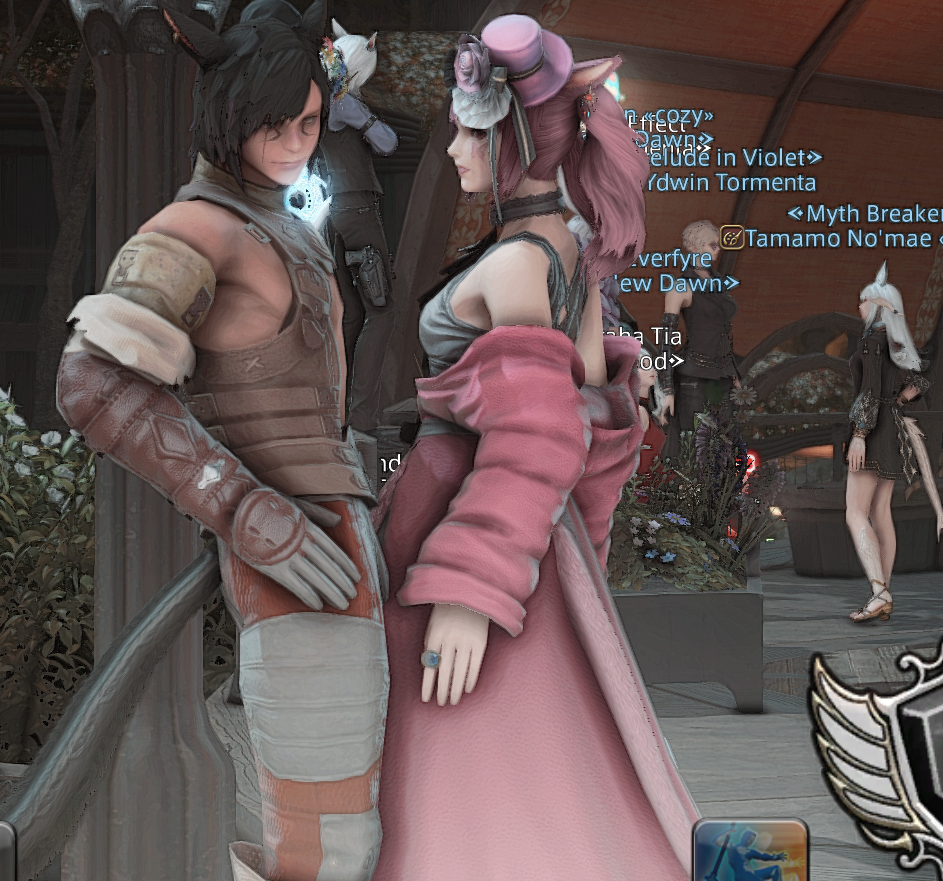Select the Ydwin Tormenta player nameplate

click(731, 182)
